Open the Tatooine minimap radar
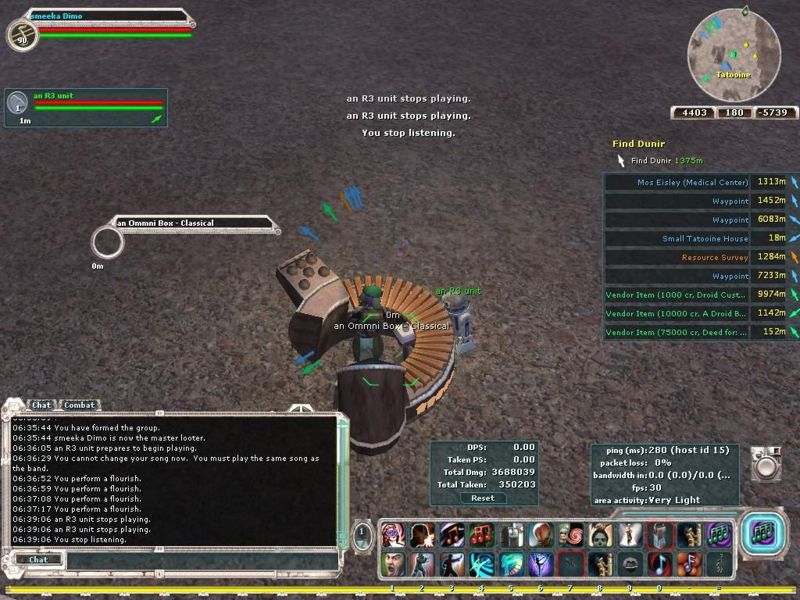This screenshot has height=600, width=800. pos(735,53)
